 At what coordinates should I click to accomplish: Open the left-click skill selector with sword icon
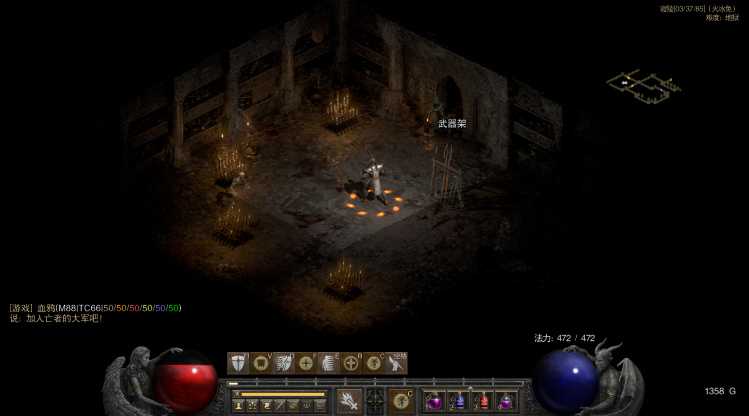coord(349,400)
